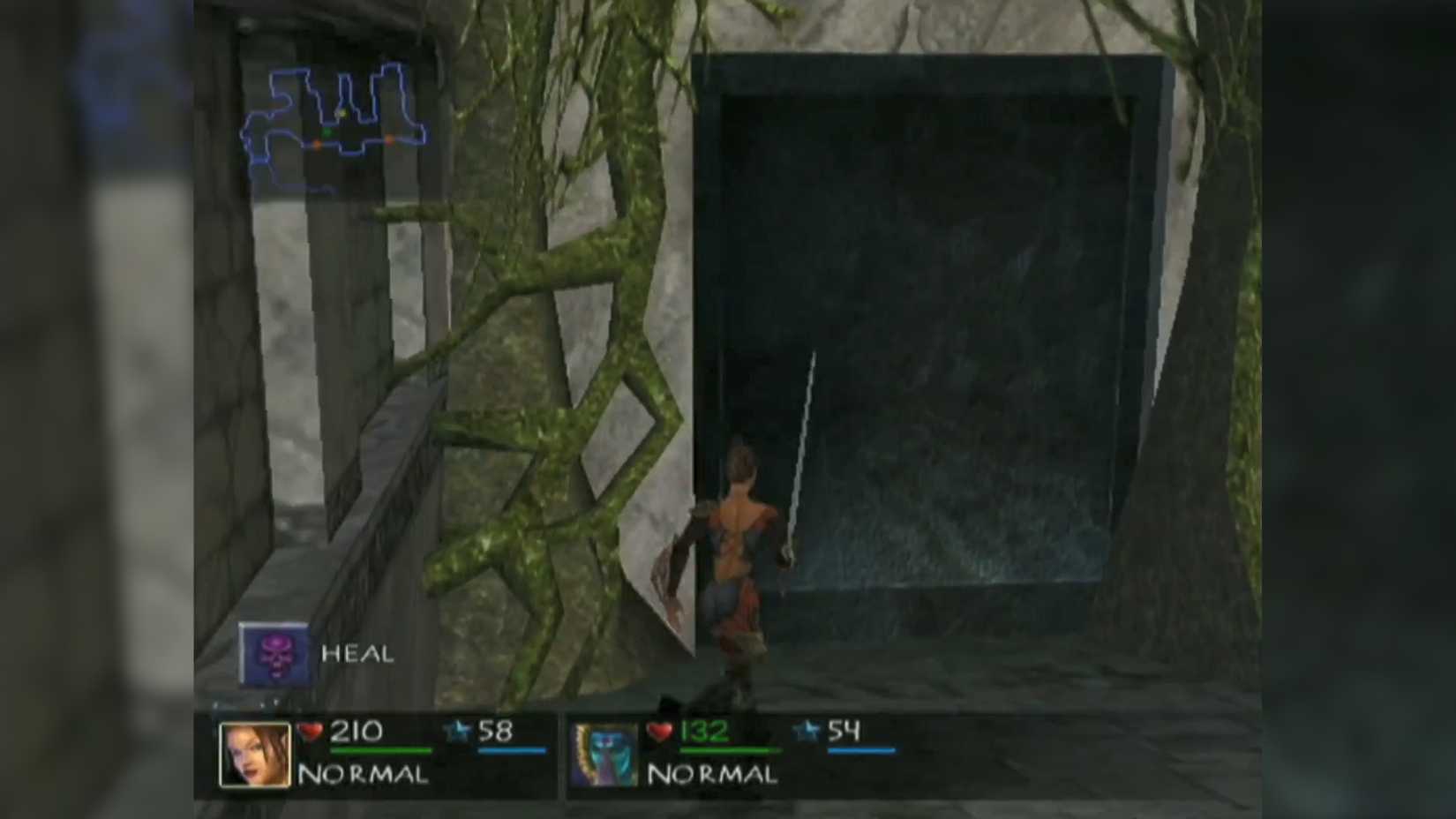The image size is (1456, 819).
Task: Click the left orange marker on the minimap
Action: (x=318, y=144)
